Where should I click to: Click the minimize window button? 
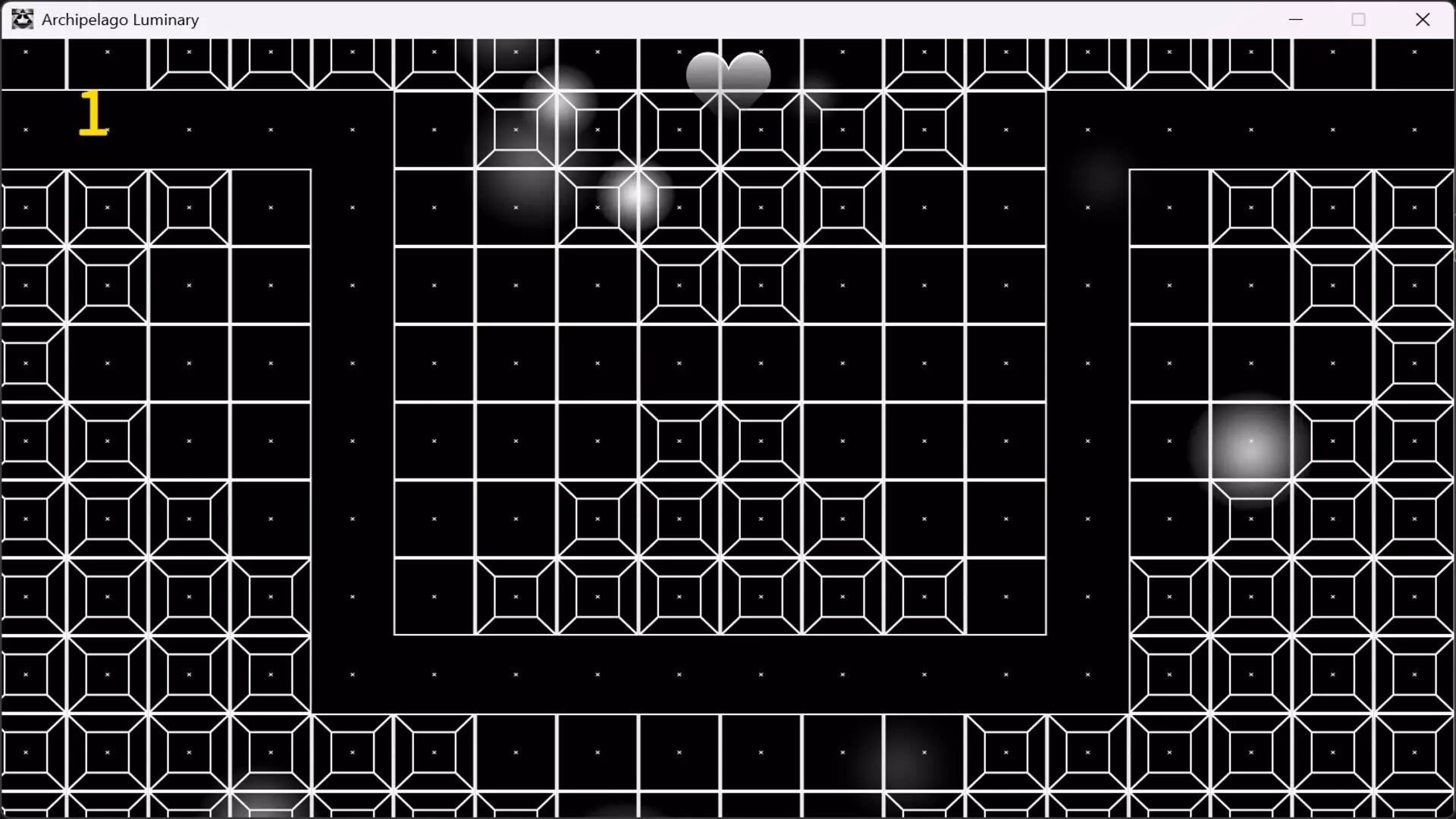(x=1295, y=19)
